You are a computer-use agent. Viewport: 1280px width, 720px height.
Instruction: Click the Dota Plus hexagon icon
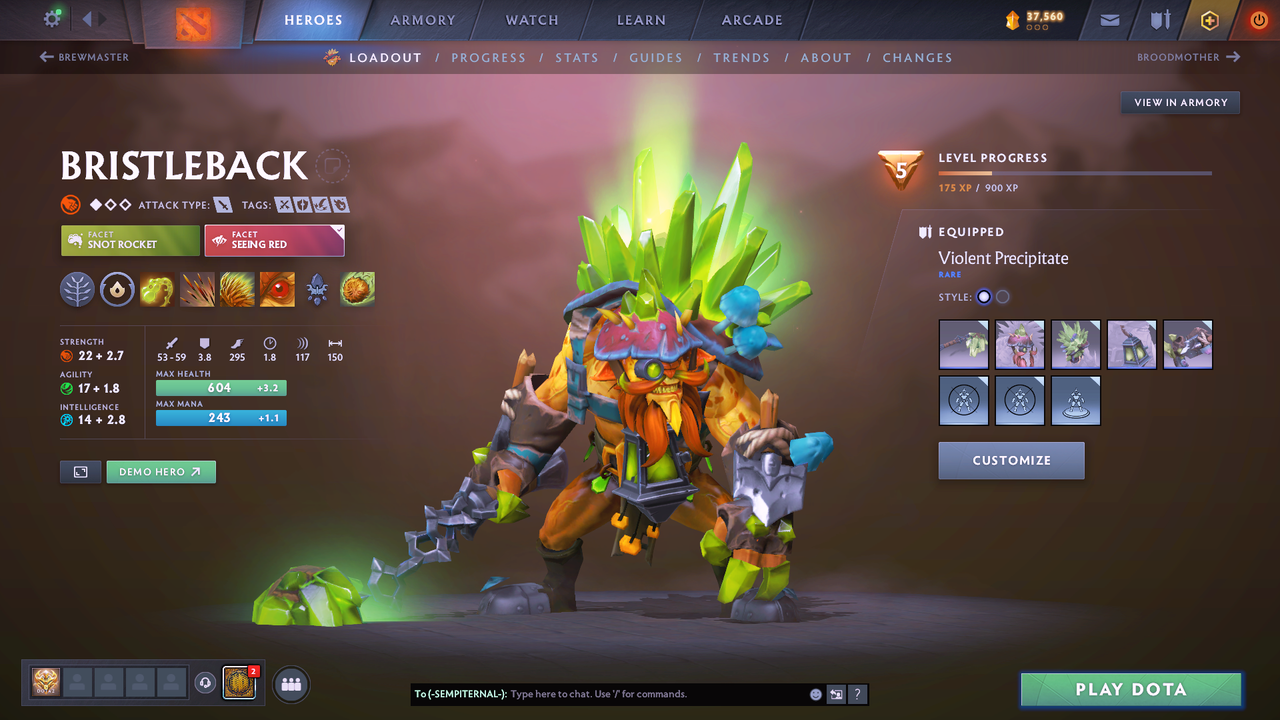click(1209, 19)
